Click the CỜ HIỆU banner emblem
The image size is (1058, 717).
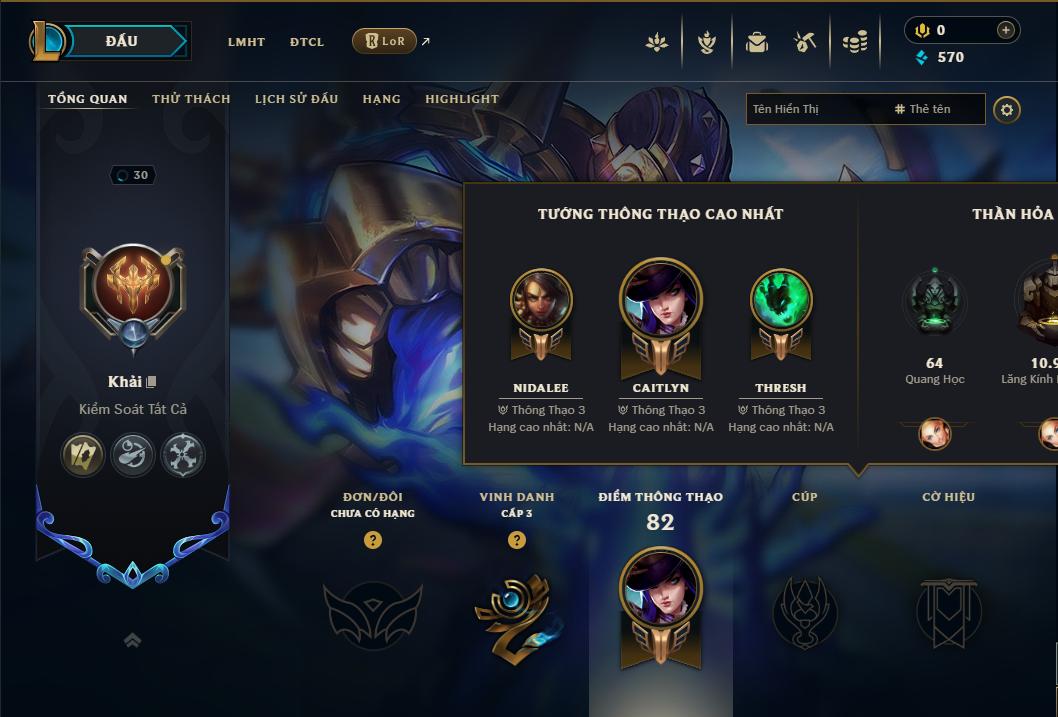pyautogui.click(x=948, y=612)
